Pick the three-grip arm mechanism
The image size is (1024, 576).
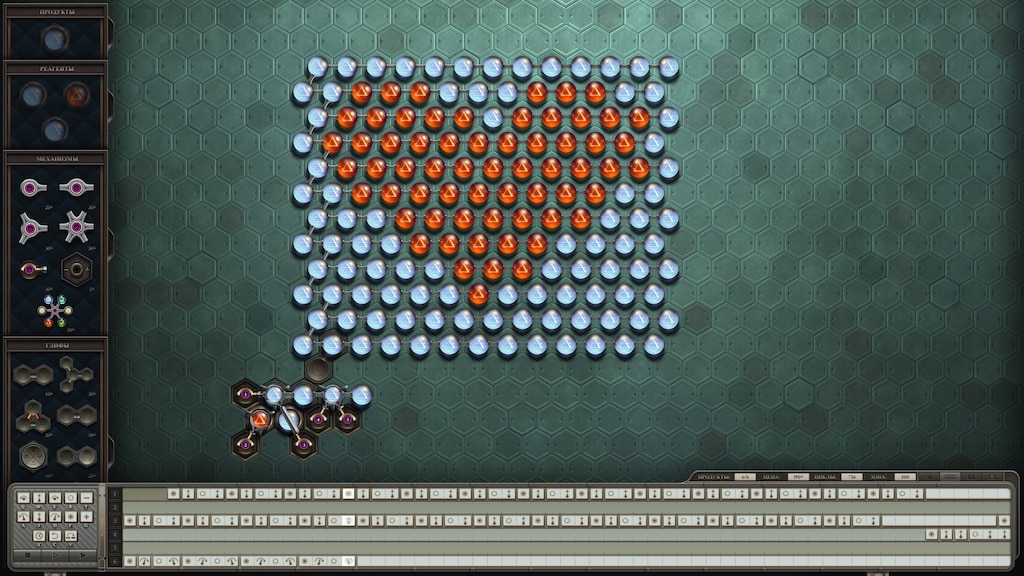33,228
